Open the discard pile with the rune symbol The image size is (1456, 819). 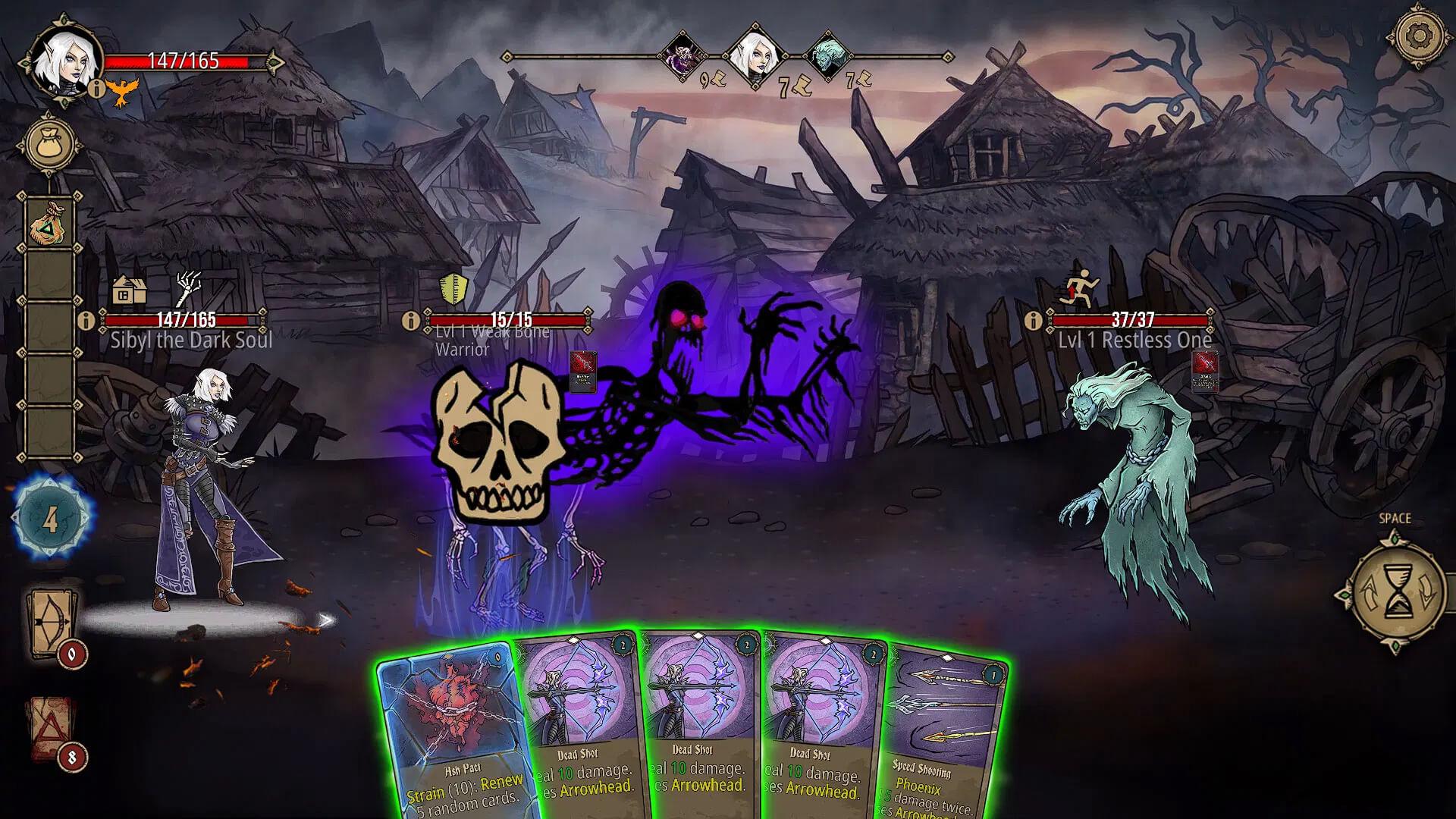[x=50, y=733]
